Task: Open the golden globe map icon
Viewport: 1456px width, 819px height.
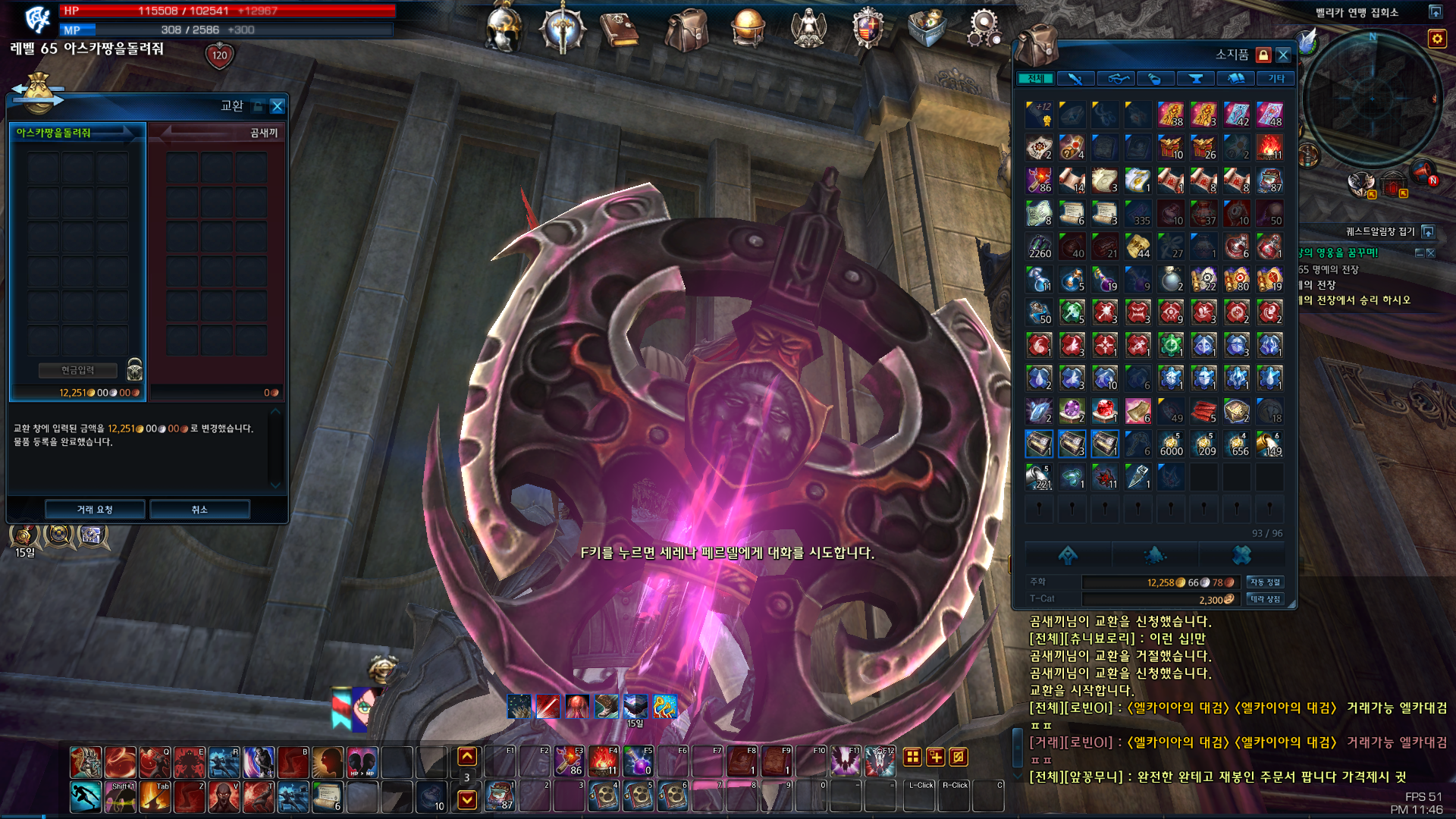Action: (x=747, y=29)
